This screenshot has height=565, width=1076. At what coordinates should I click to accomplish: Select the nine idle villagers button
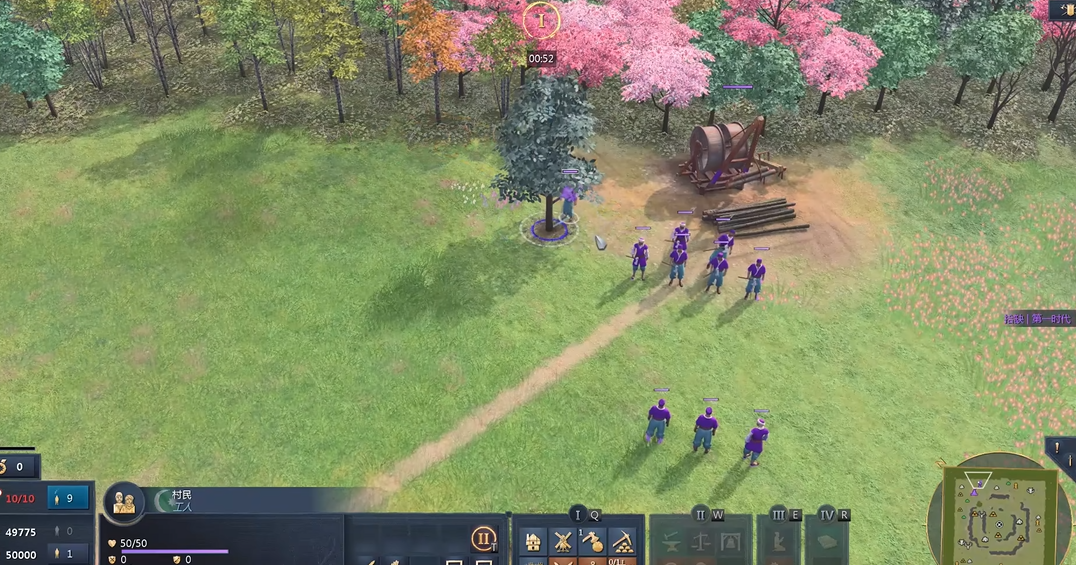68,498
